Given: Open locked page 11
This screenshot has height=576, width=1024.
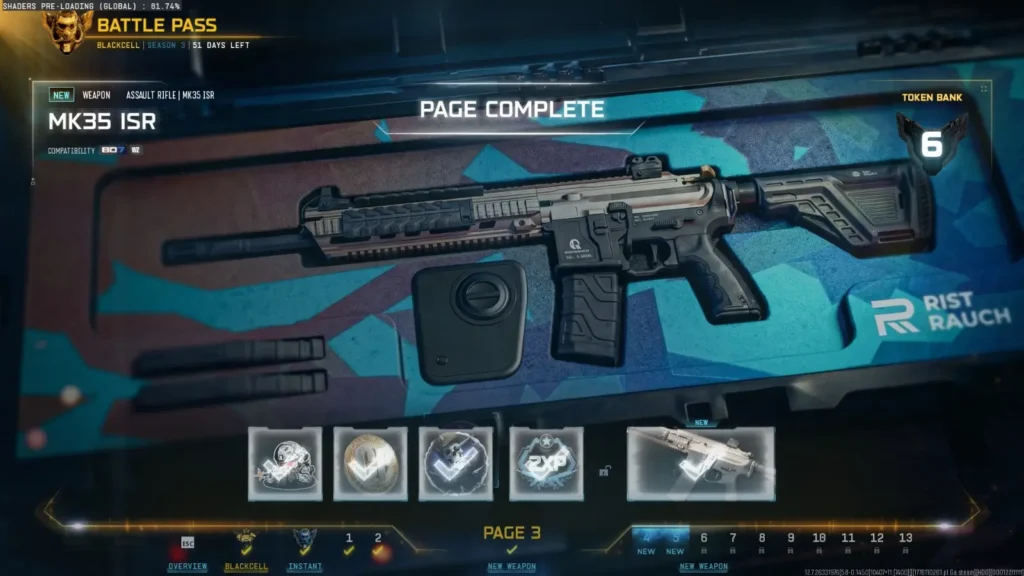Looking at the screenshot, I should click(x=849, y=542).
